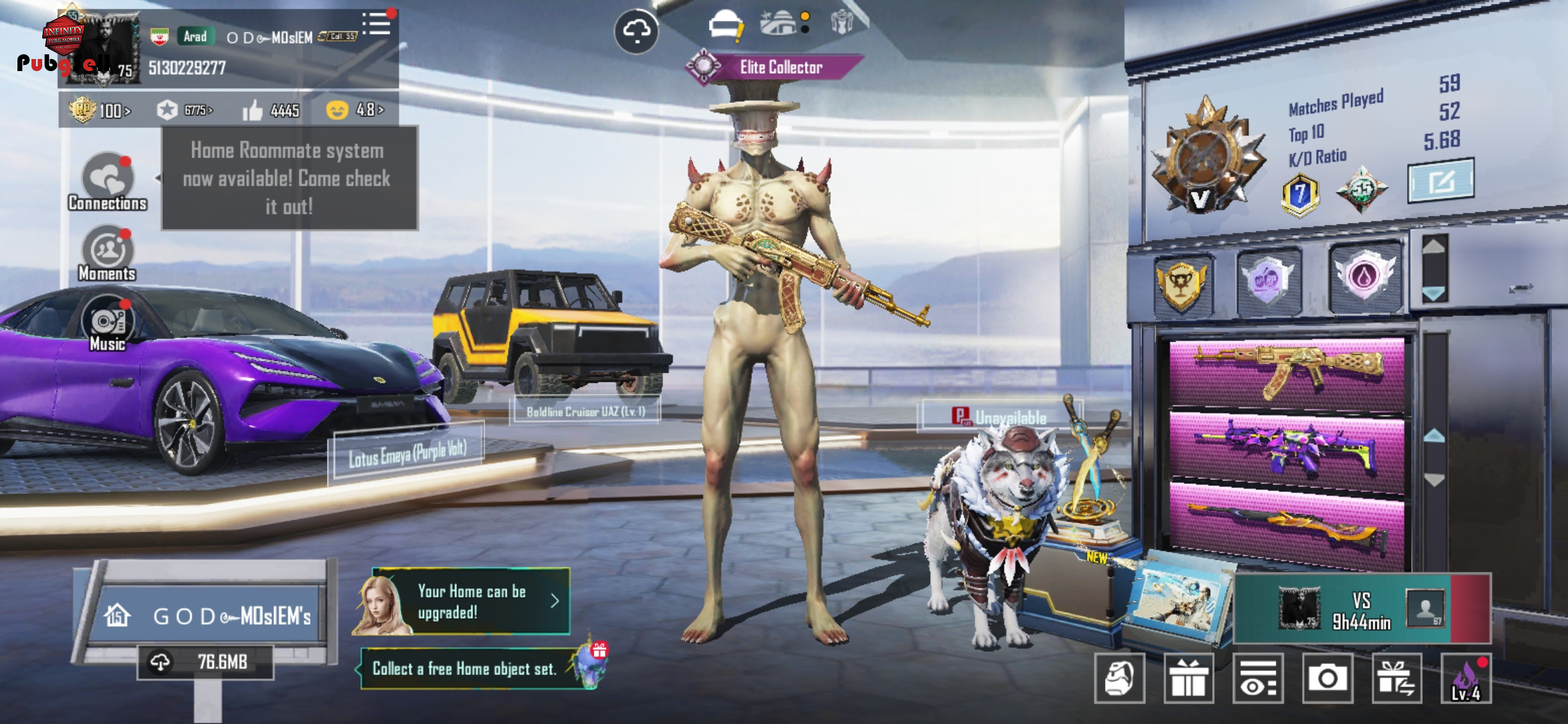View the thumbs-up likes count
Image resolution: width=1568 pixels, height=724 pixels.
271,110
